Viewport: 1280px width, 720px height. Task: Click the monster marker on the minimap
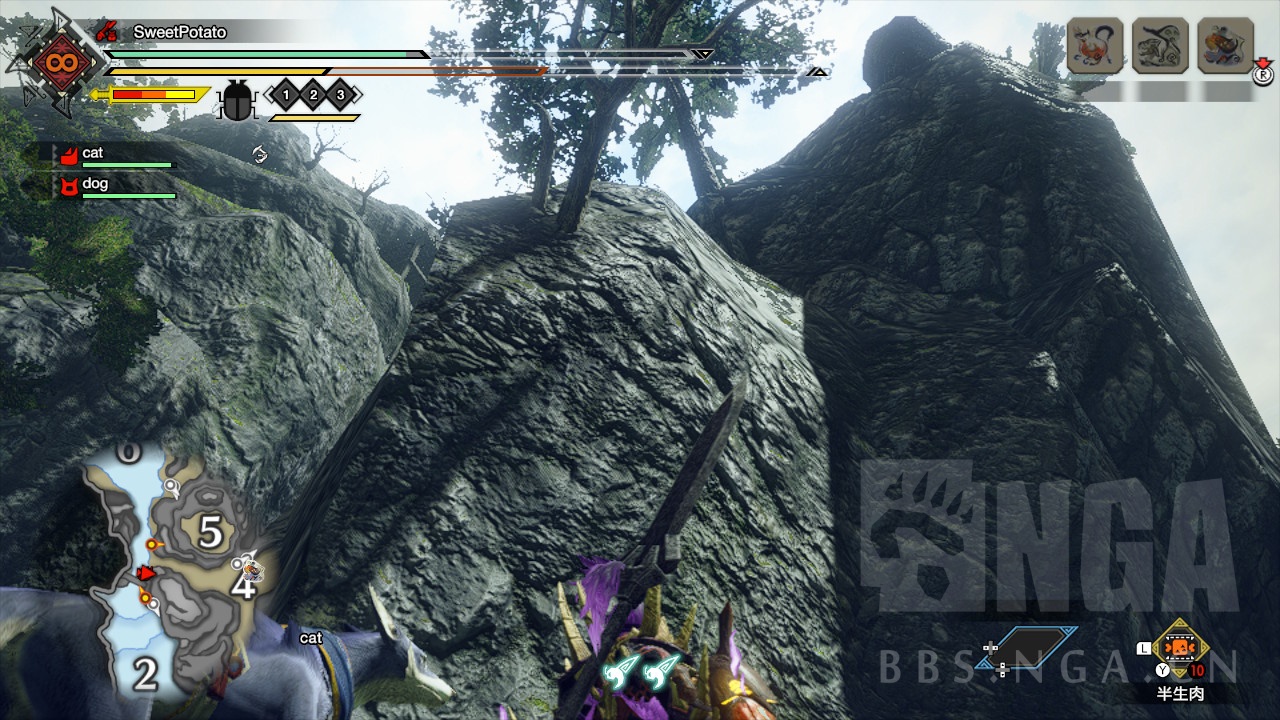(x=250, y=568)
